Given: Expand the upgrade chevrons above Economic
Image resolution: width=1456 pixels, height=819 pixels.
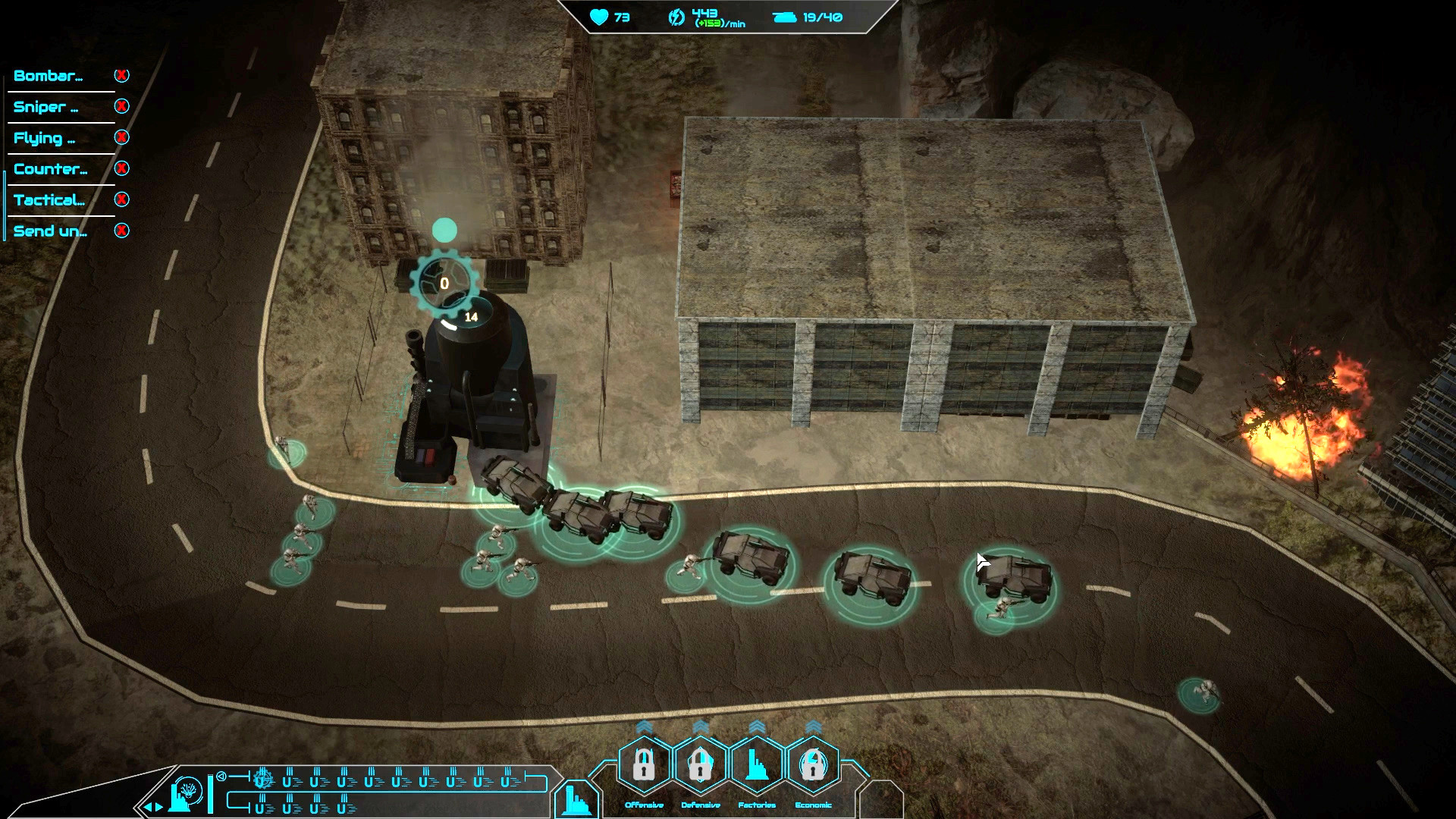Looking at the screenshot, I should pos(813,726).
